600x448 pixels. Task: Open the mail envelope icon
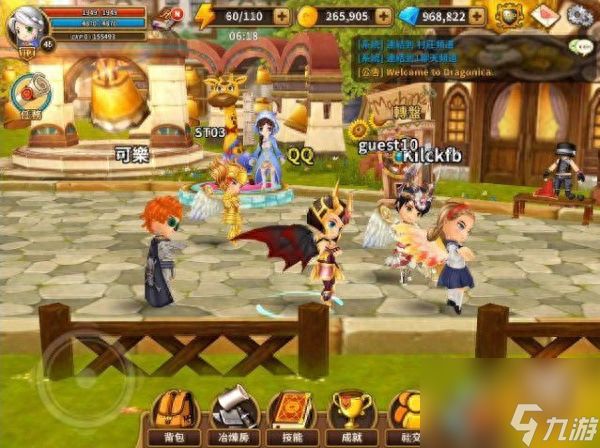pyautogui.click(x=544, y=15)
